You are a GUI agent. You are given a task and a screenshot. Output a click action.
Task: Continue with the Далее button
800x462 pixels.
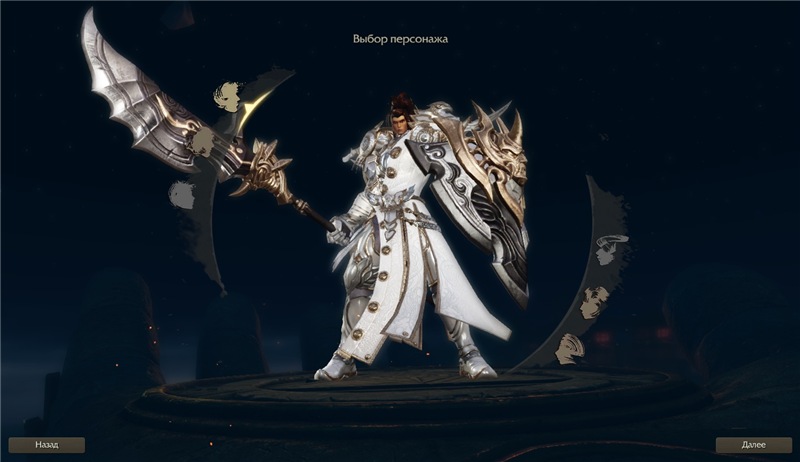(x=753, y=445)
